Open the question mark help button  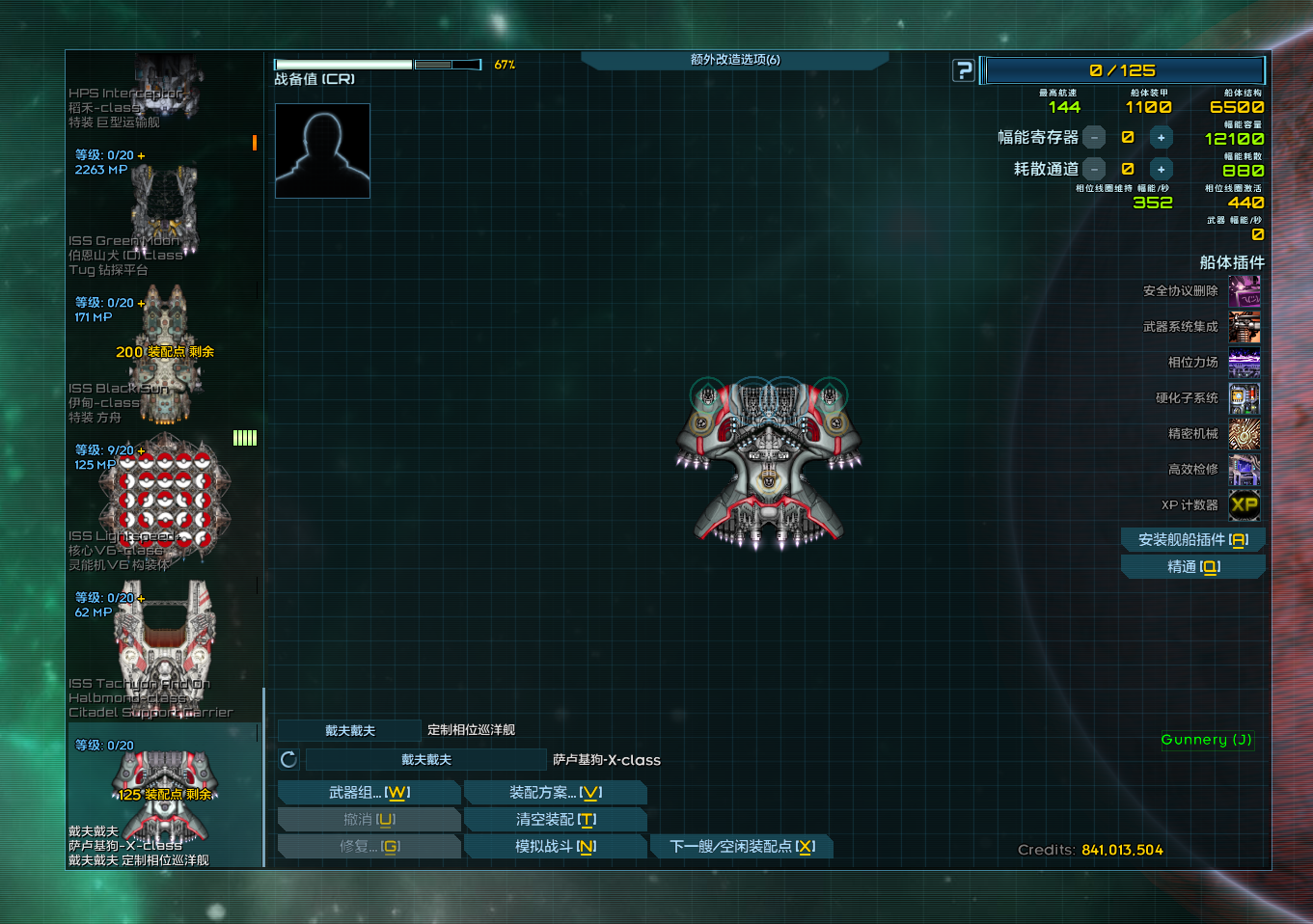click(x=963, y=70)
